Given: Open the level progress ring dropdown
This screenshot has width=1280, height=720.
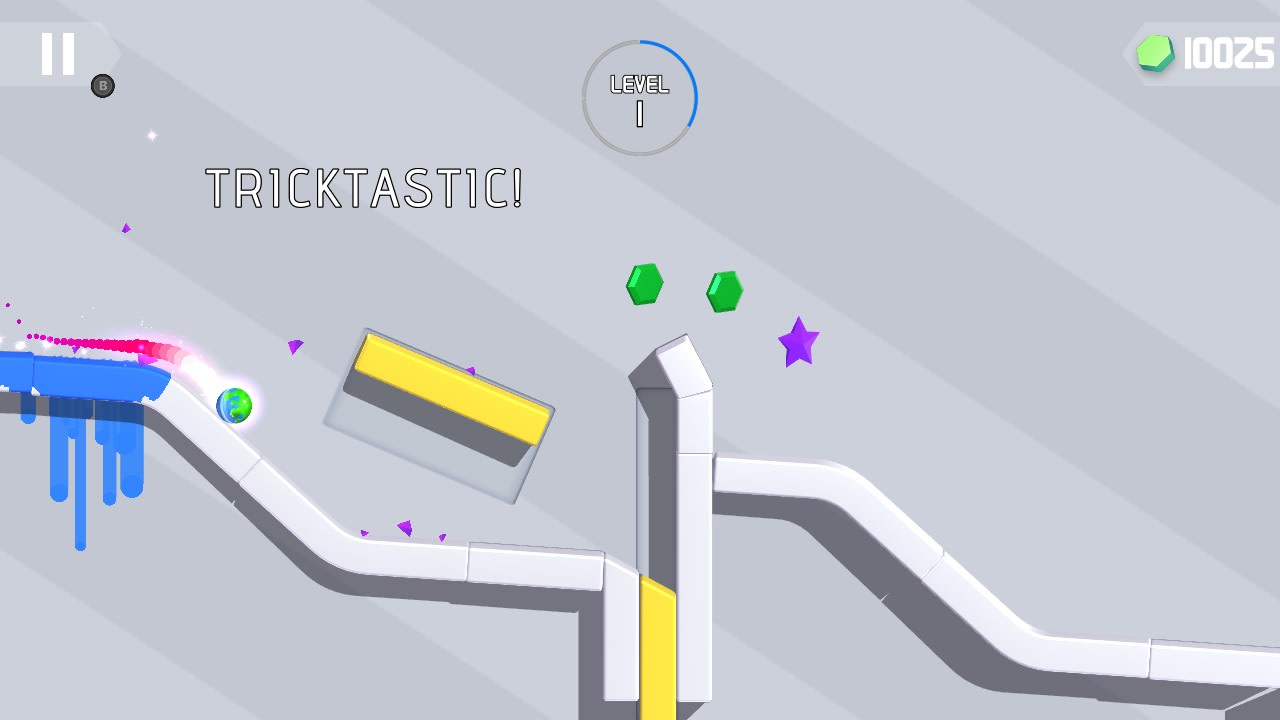Looking at the screenshot, I should [639, 97].
